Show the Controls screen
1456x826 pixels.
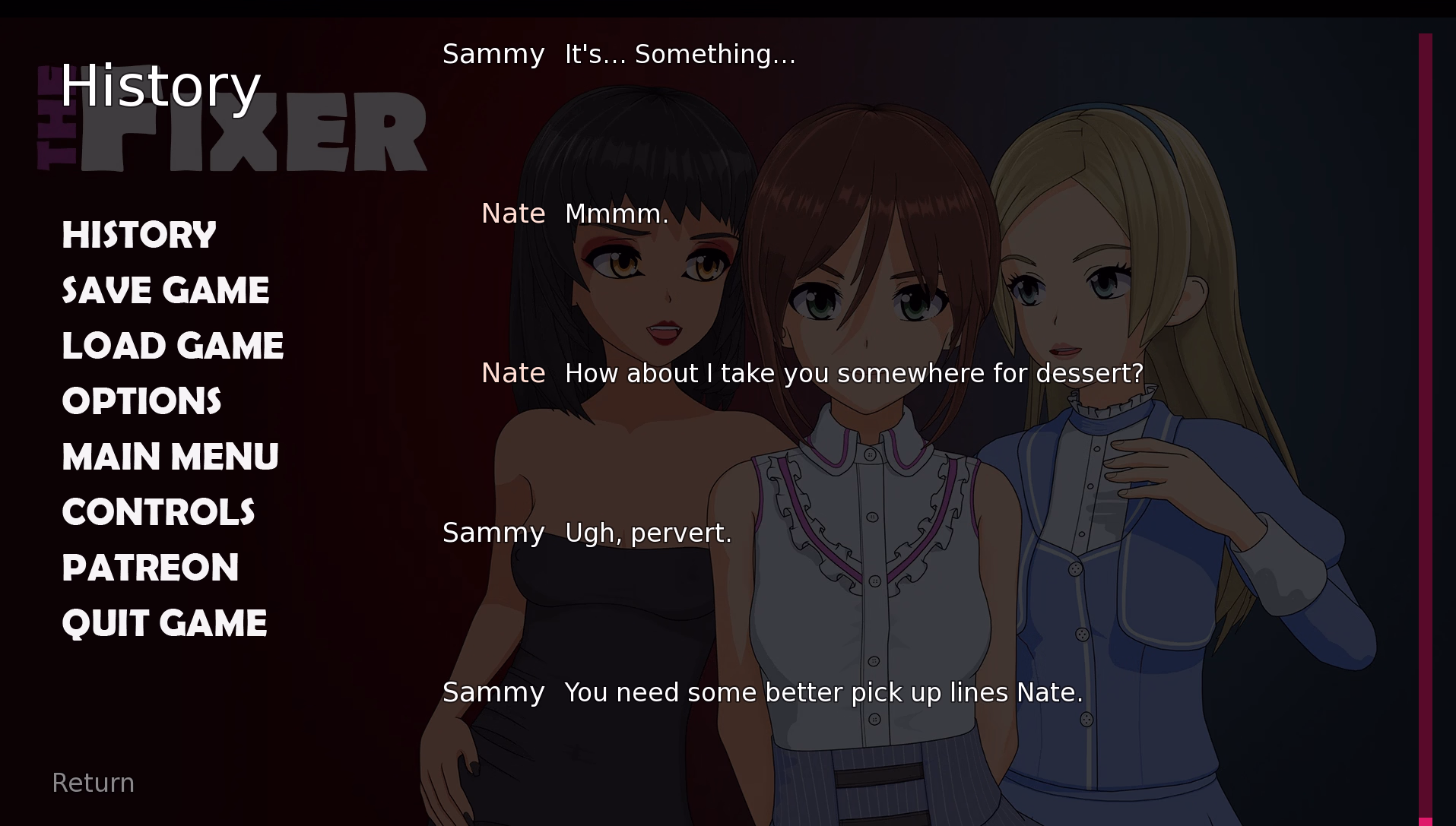[158, 512]
